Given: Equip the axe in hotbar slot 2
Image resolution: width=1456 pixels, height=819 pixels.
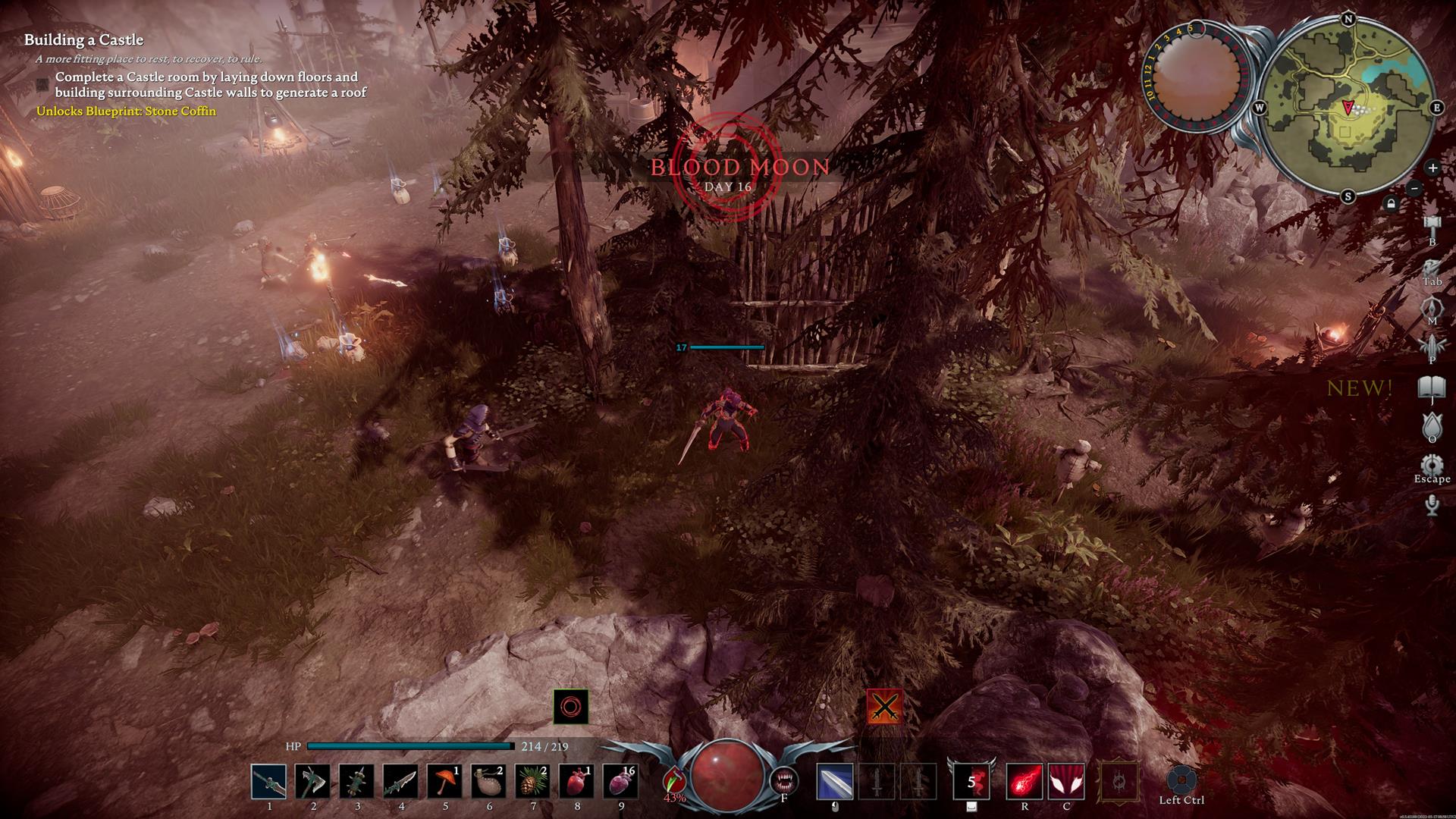Looking at the screenshot, I should pos(312,782).
